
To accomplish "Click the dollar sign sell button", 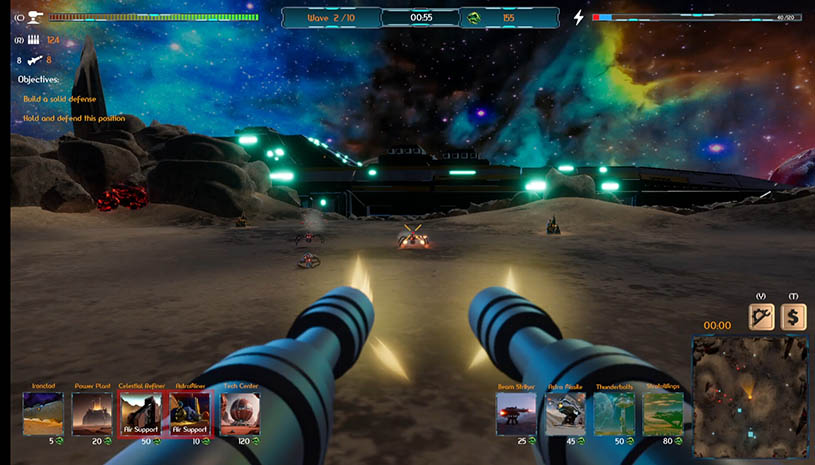I will pyautogui.click(x=794, y=317).
